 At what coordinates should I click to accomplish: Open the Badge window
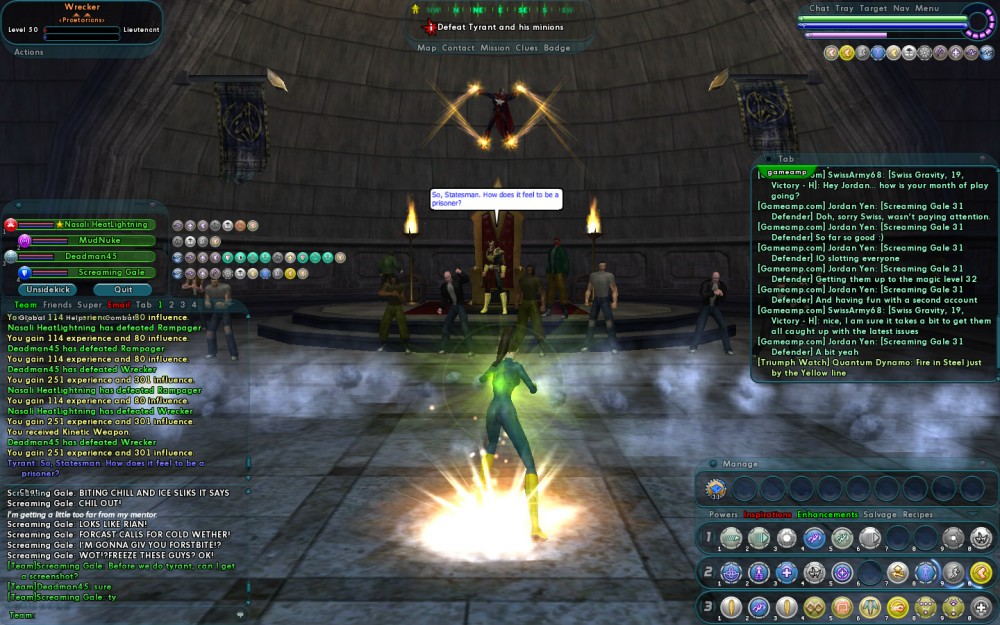(558, 48)
